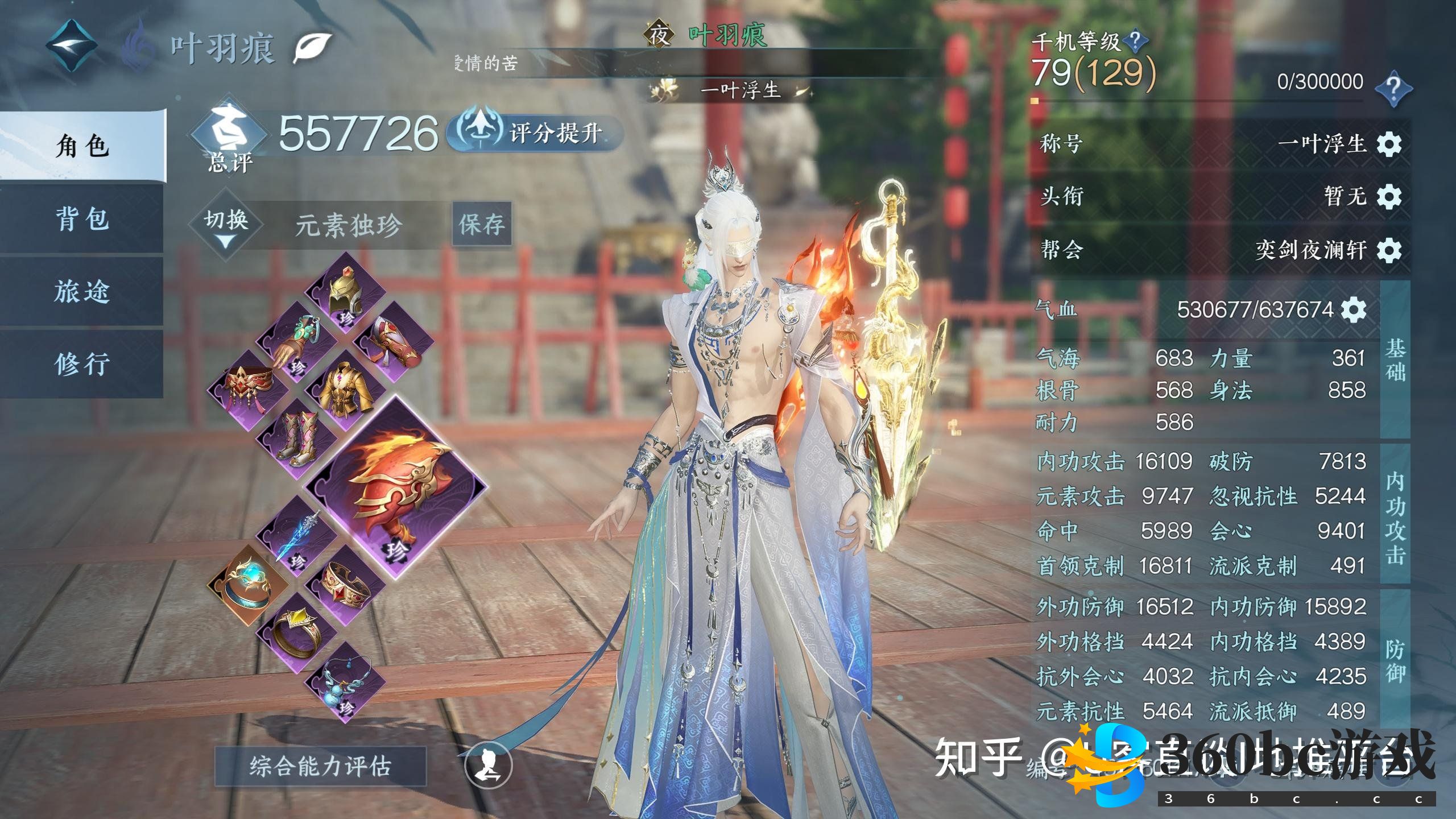The width and height of the screenshot is (1456, 819).
Task: Select the 旅途 tab
Action: (82, 292)
